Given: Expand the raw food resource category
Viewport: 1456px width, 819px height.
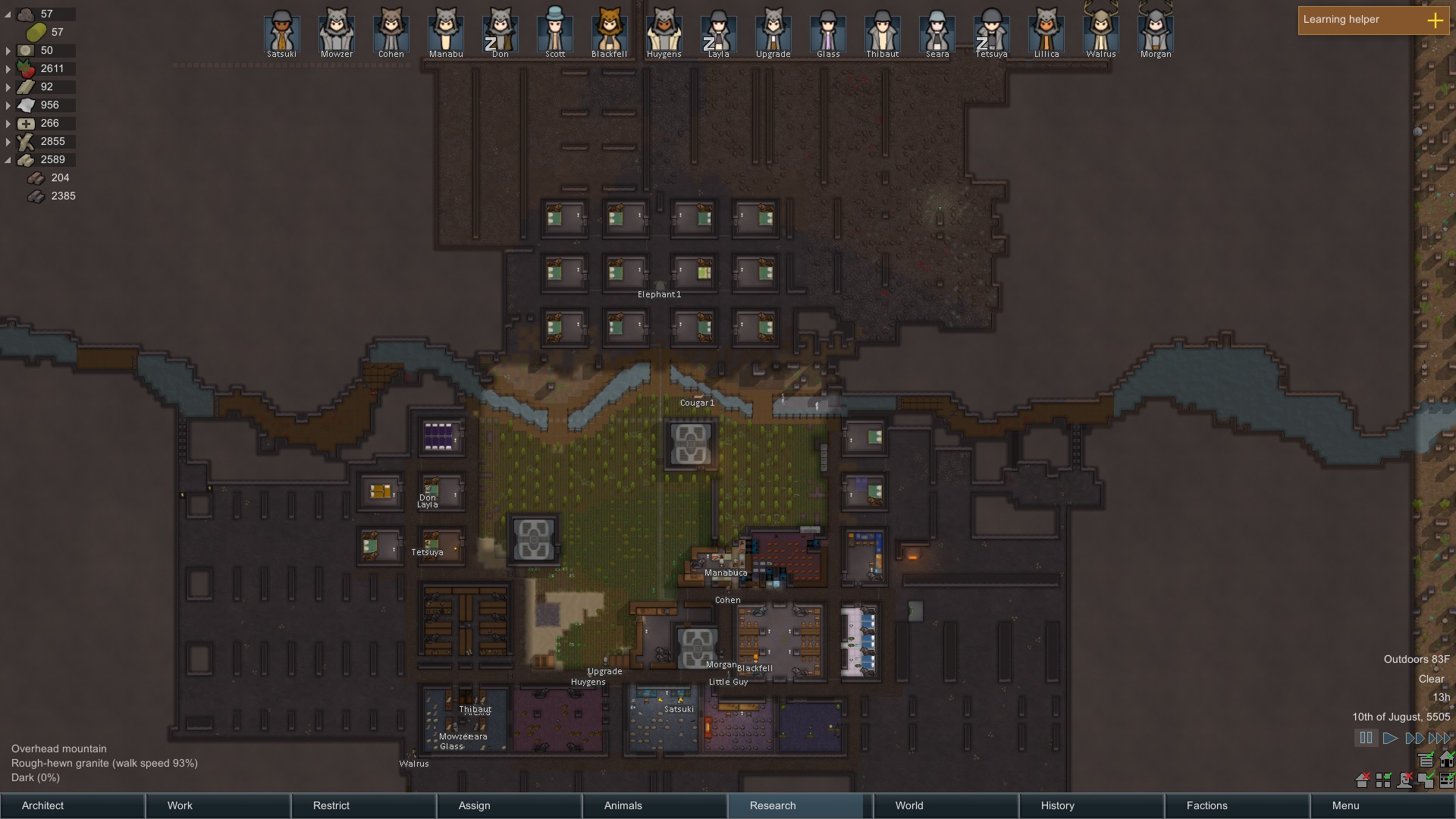Looking at the screenshot, I should click(x=8, y=68).
